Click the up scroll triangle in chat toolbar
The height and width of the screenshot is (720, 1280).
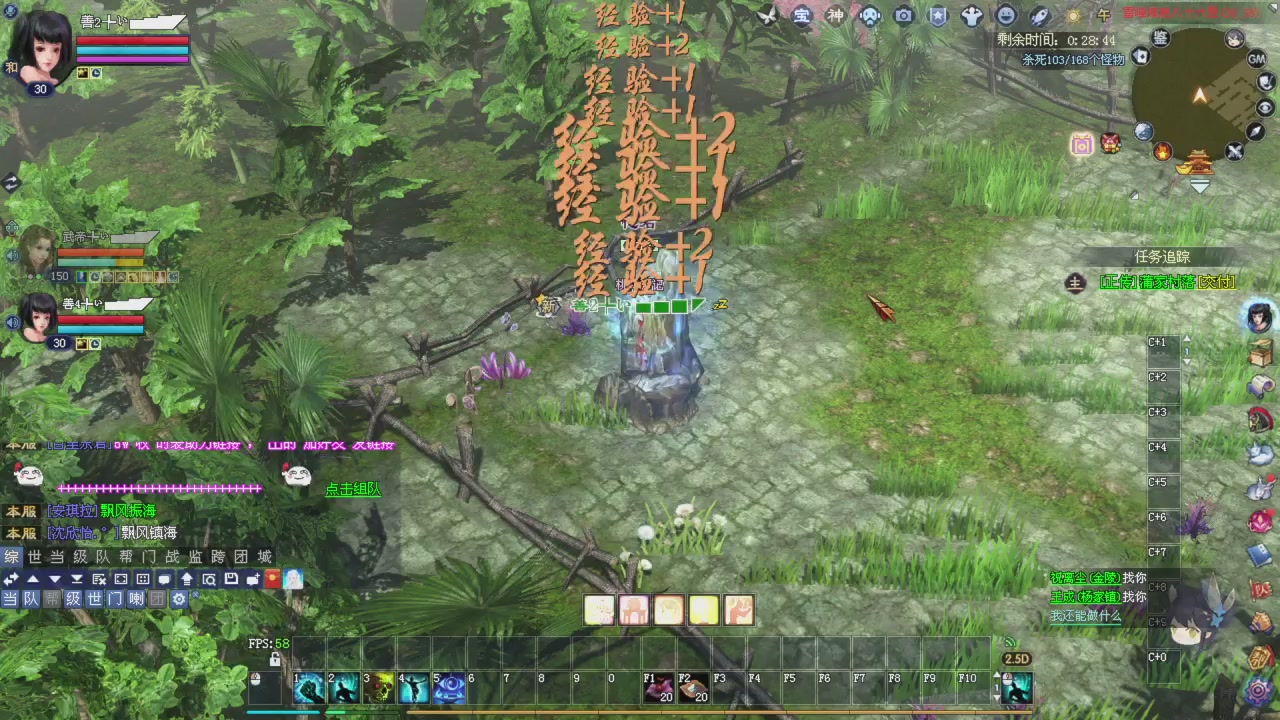click(x=33, y=580)
